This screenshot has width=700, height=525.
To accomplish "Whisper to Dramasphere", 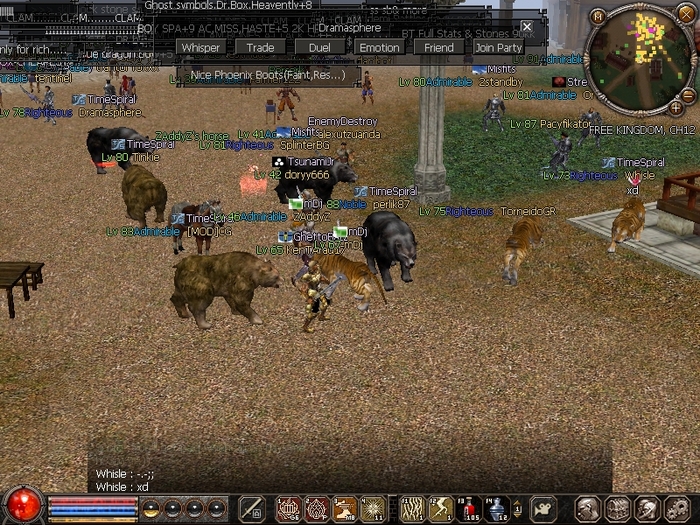I will (201, 47).
